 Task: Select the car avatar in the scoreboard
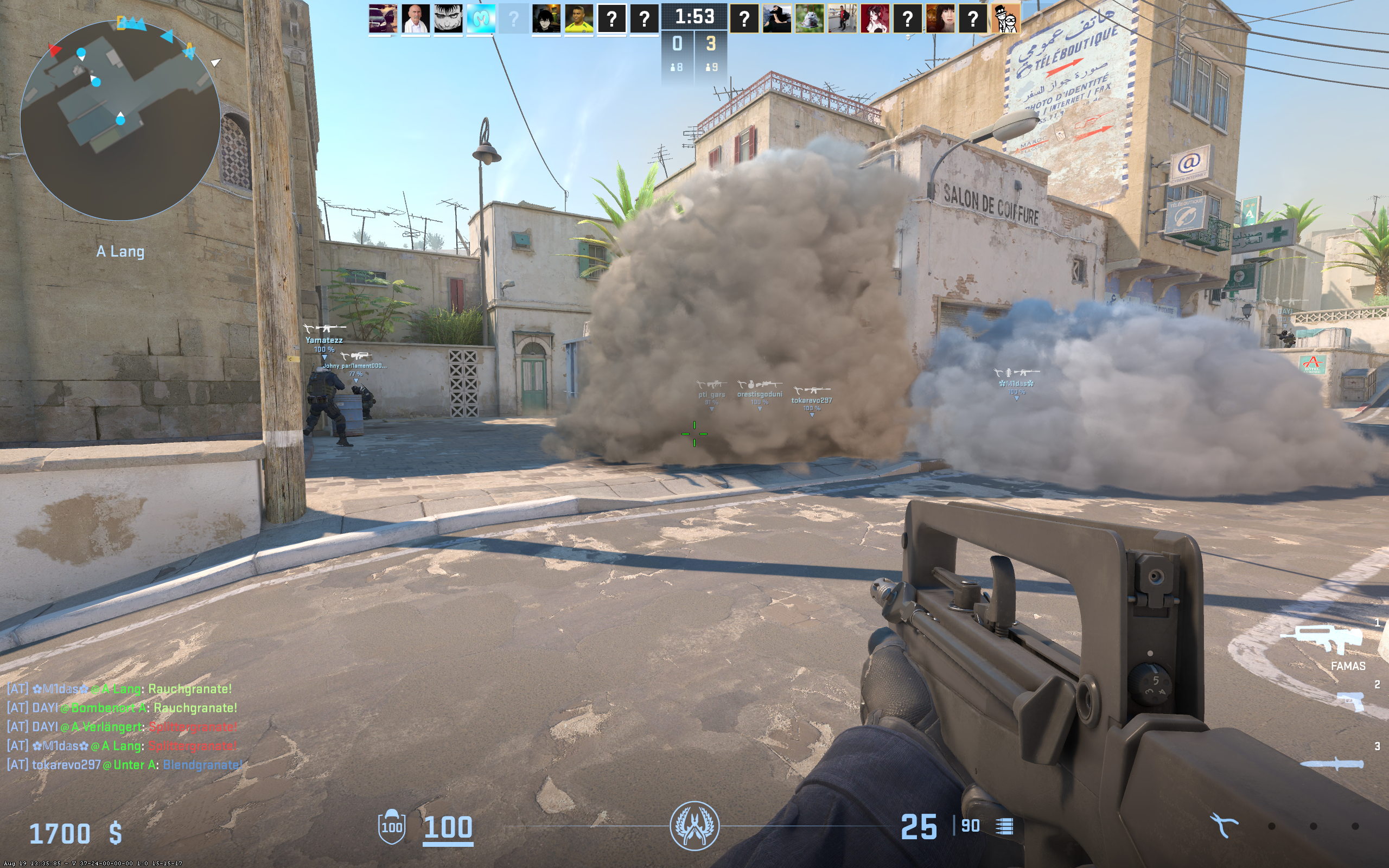[383, 19]
